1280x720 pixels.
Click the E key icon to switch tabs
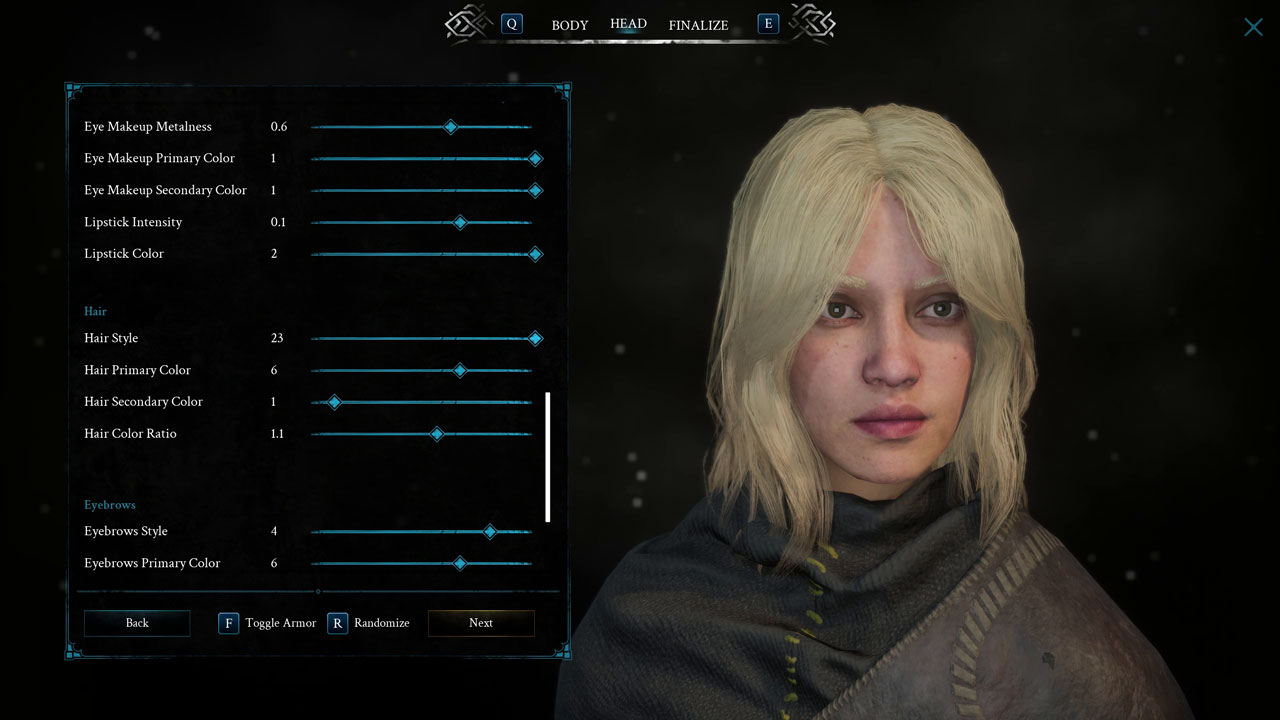click(x=768, y=23)
